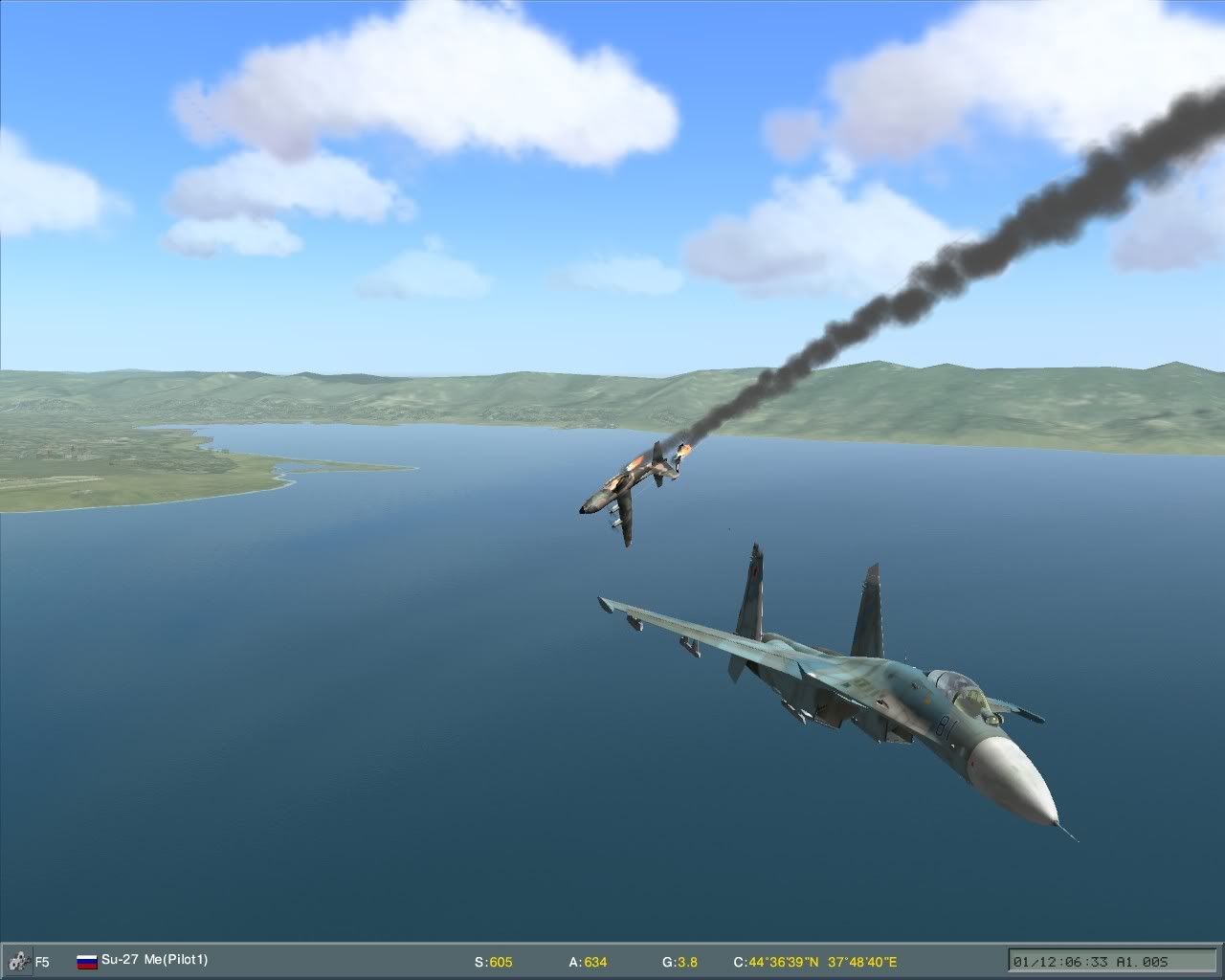Click the F5 external view indicator
Screen dimensions: 1225x980
(42, 960)
